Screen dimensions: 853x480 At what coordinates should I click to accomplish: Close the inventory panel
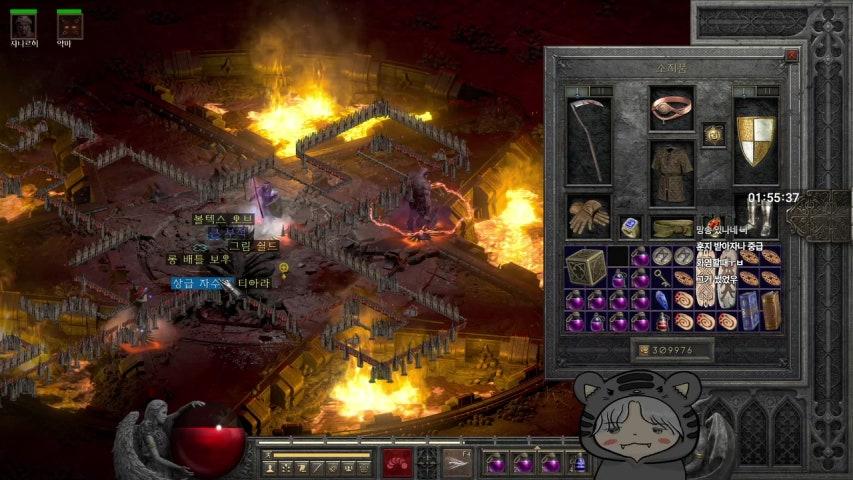(791, 57)
